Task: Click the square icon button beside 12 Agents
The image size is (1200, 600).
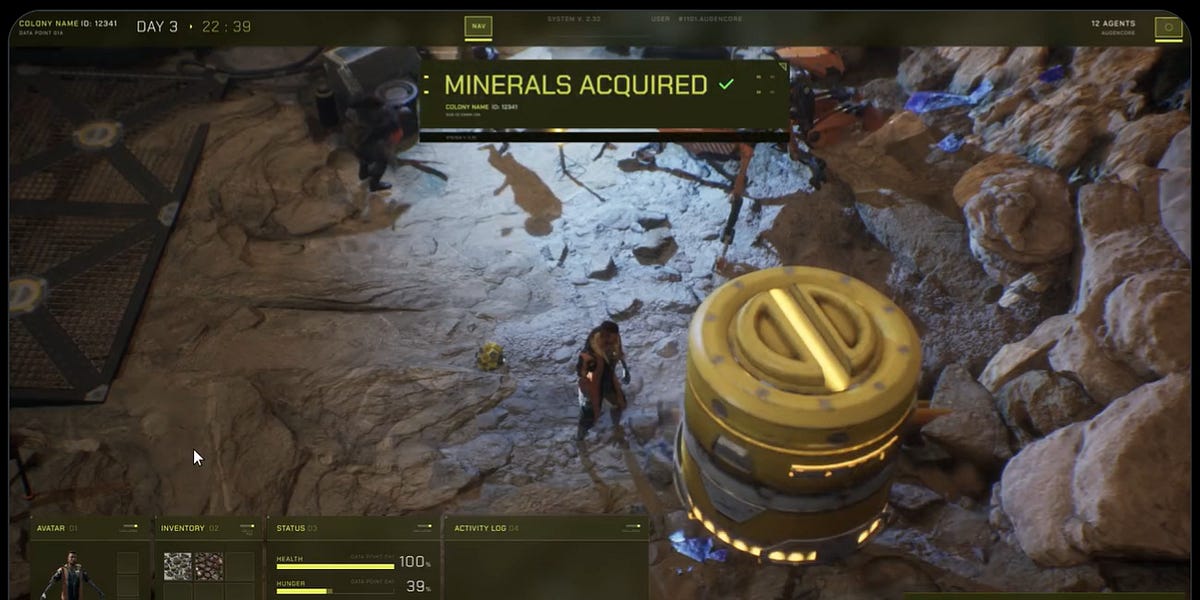Action: click(1167, 28)
